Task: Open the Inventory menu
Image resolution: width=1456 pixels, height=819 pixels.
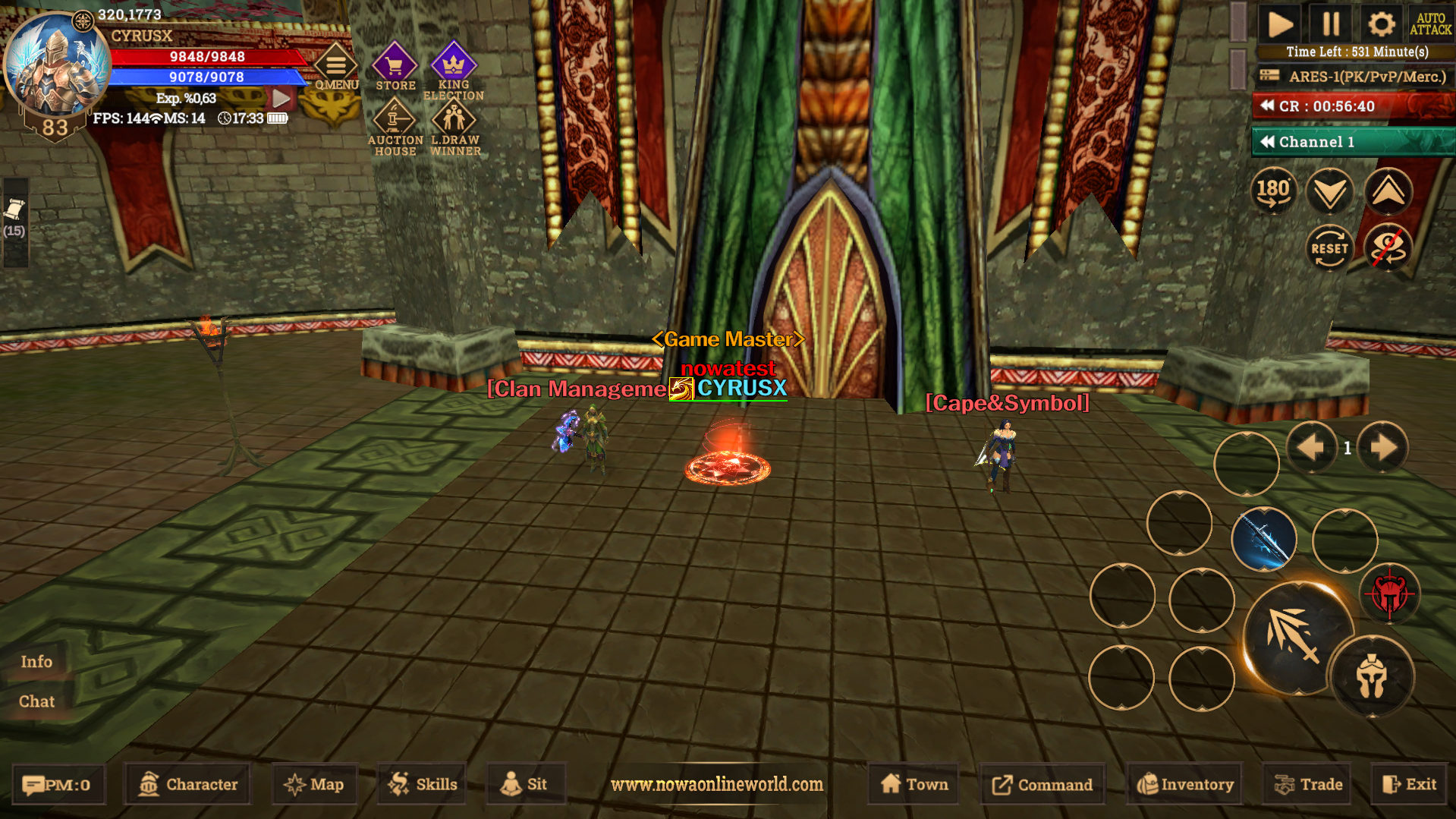Action: pos(1184,784)
